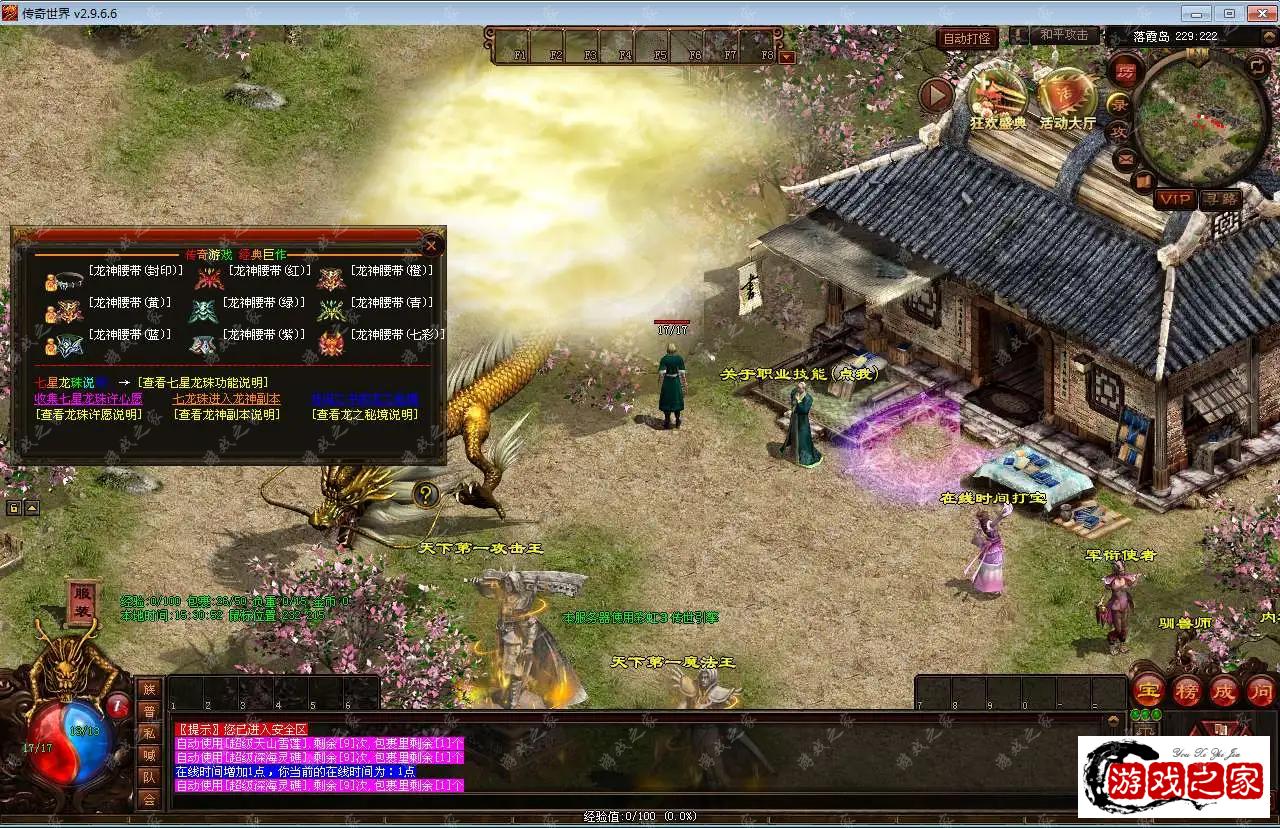Open 查看七星龙珠功能说明 link

click(203, 382)
